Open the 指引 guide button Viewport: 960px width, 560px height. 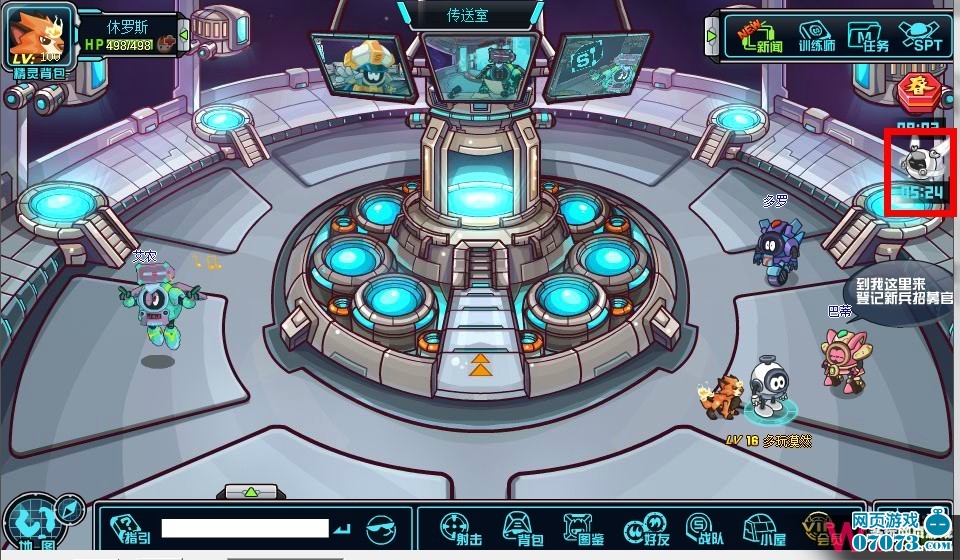coord(131,529)
